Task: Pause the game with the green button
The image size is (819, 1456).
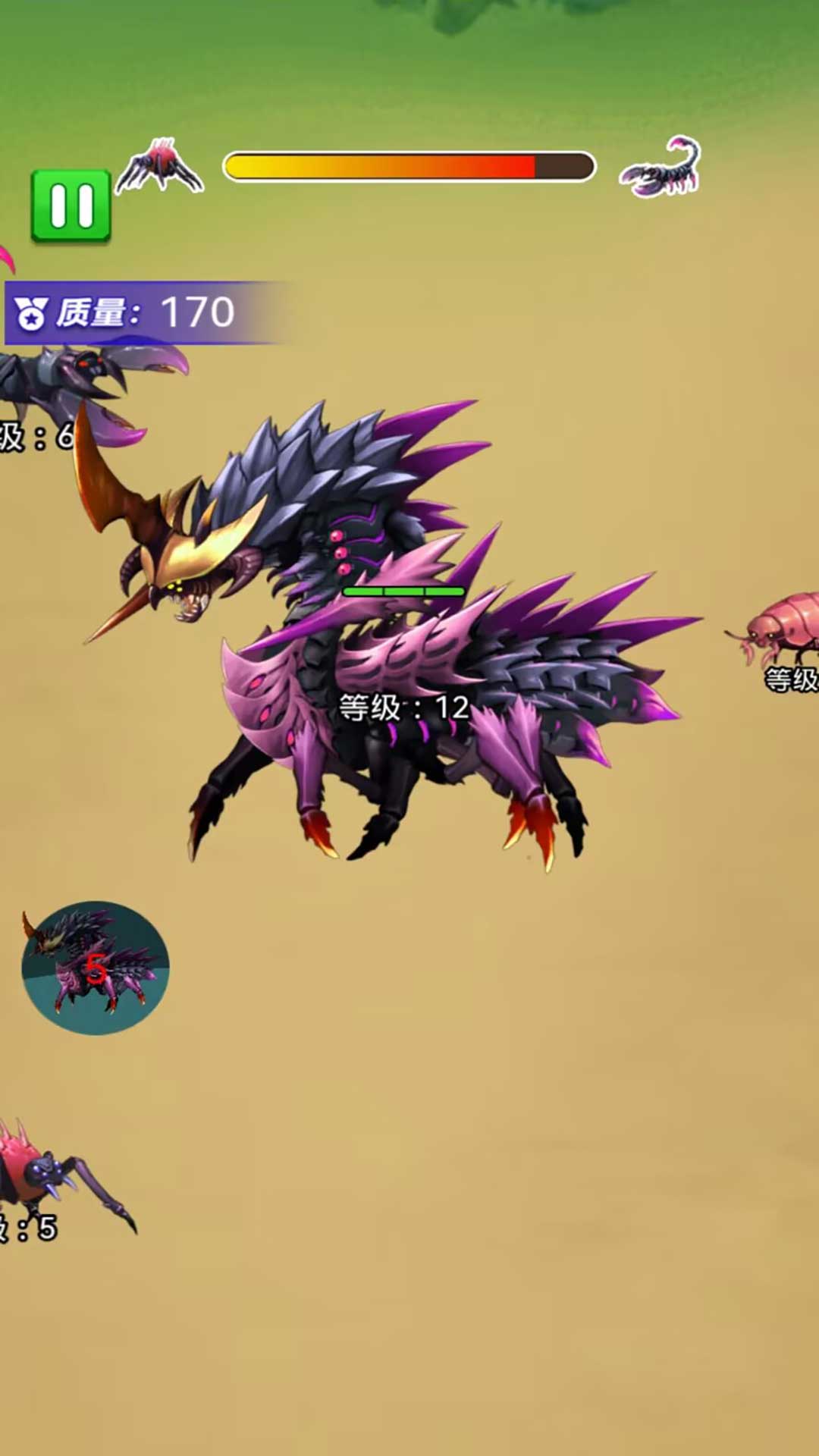Action: [x=71, y=206]
